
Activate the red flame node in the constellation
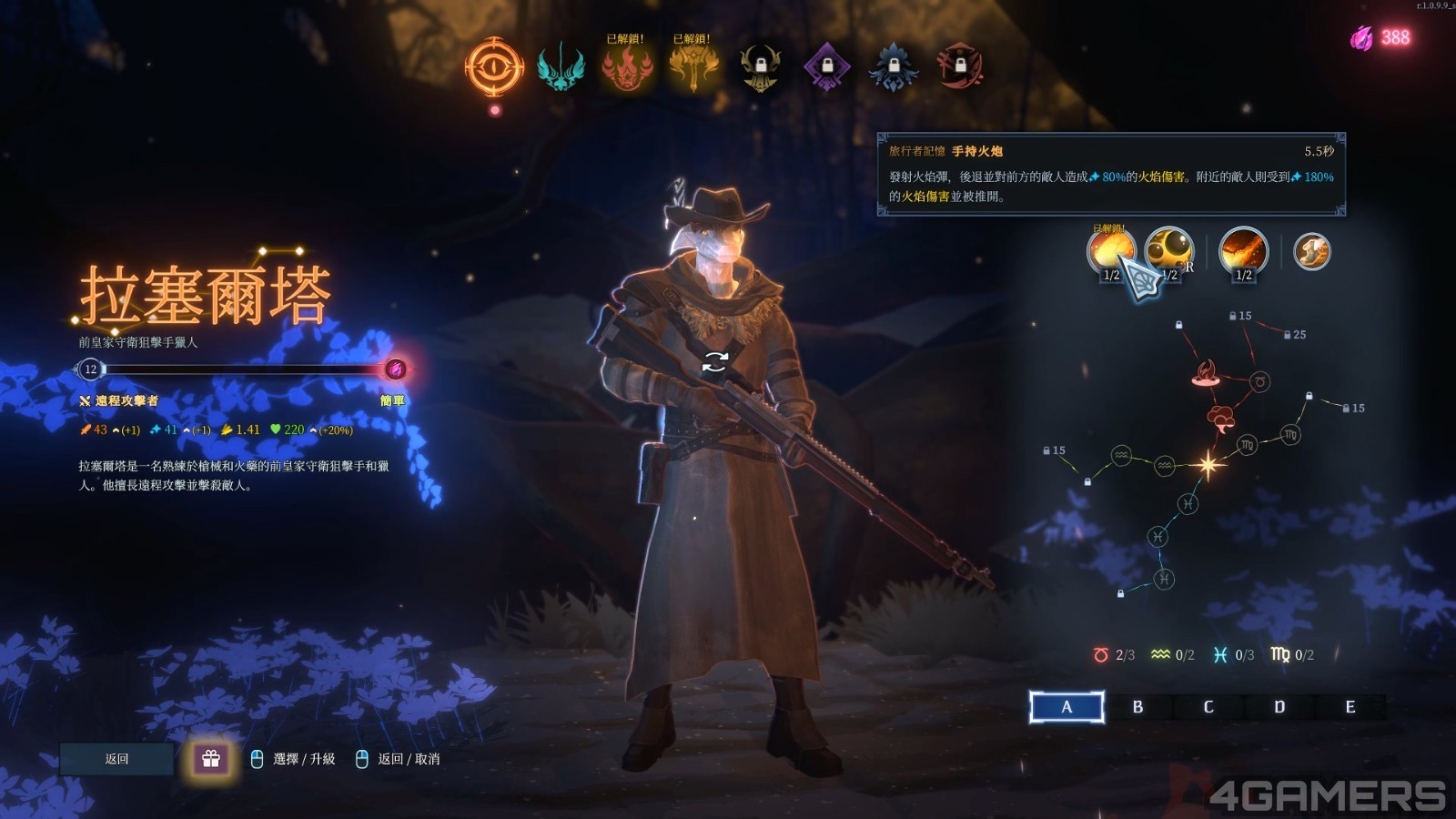[1206, 372]
